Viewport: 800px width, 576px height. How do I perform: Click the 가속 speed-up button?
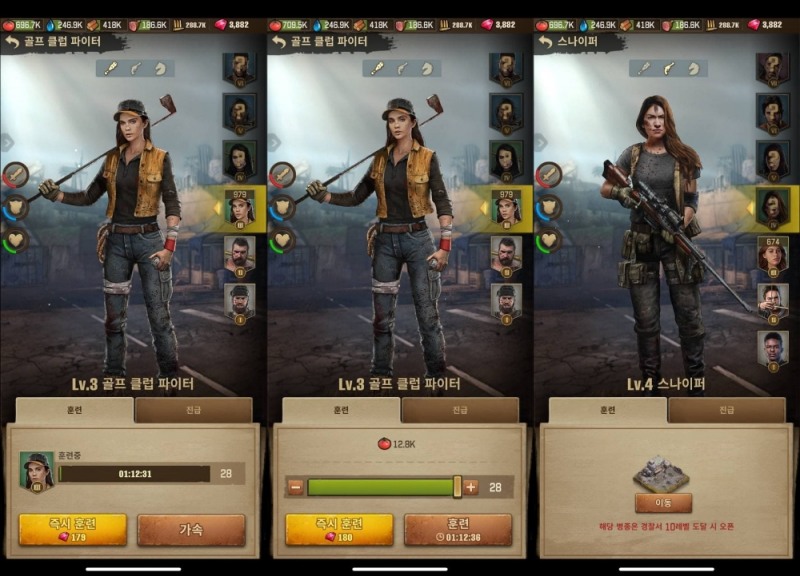click(191, 529)
